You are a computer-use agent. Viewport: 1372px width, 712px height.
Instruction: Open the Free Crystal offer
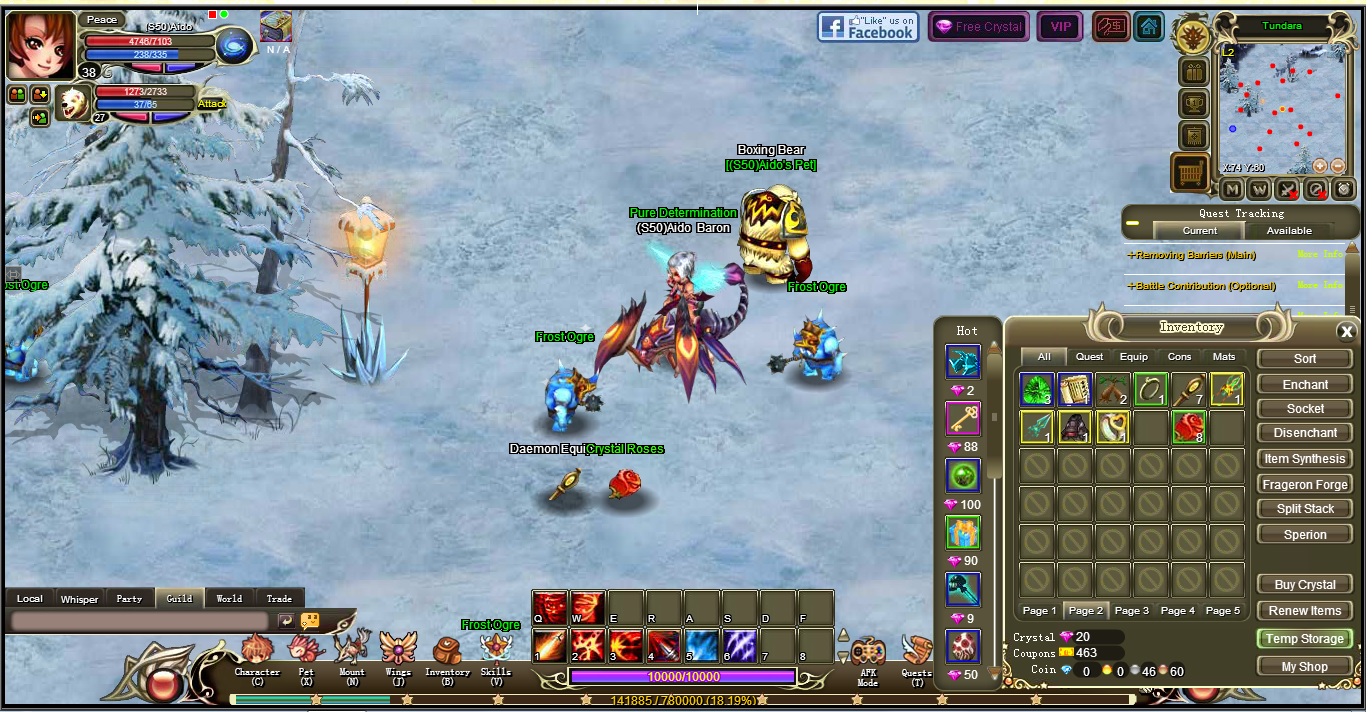point(978,27)
